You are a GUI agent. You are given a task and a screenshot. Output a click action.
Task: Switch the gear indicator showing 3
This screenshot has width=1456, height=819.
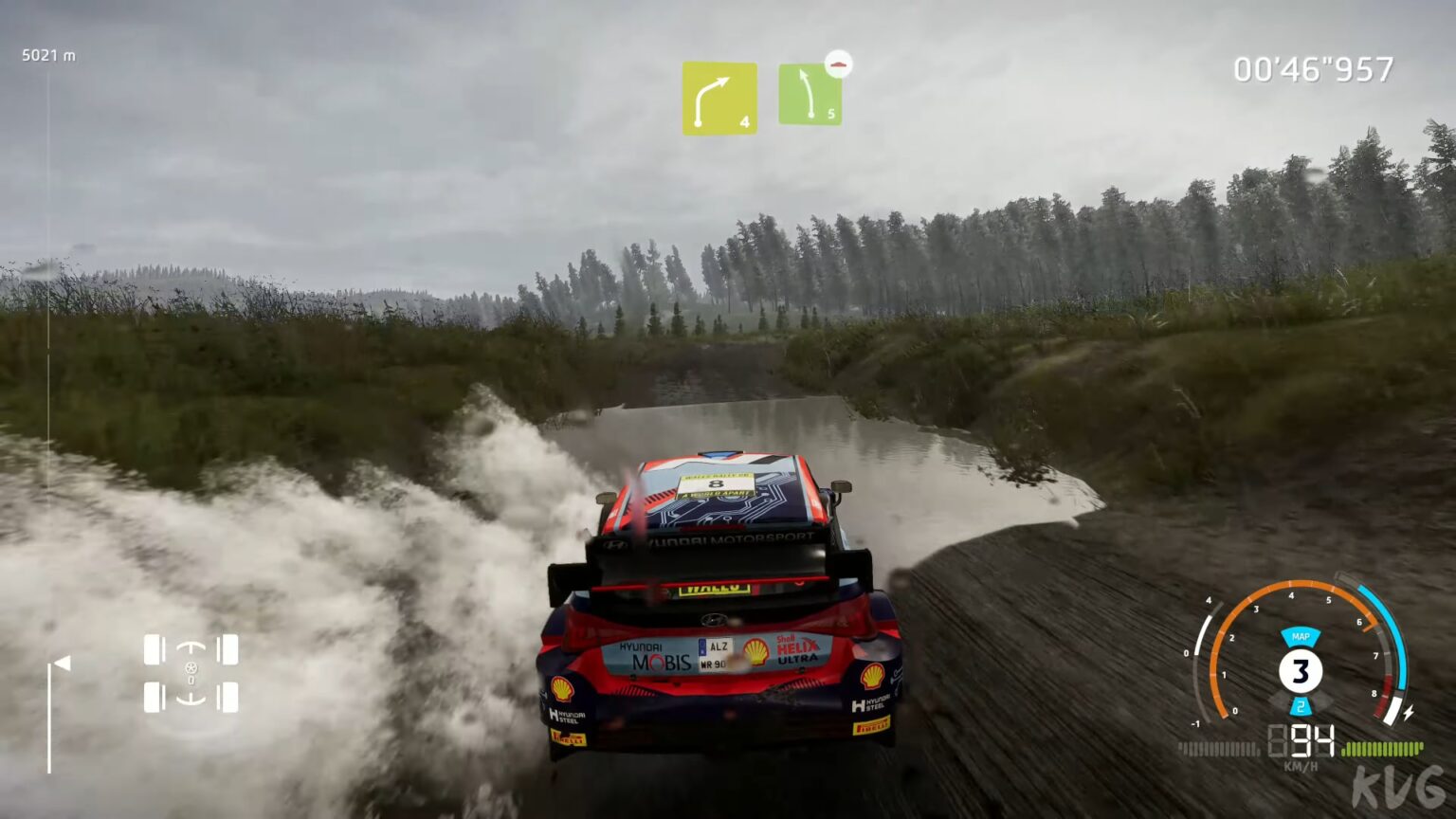(x=1300, y=669)
